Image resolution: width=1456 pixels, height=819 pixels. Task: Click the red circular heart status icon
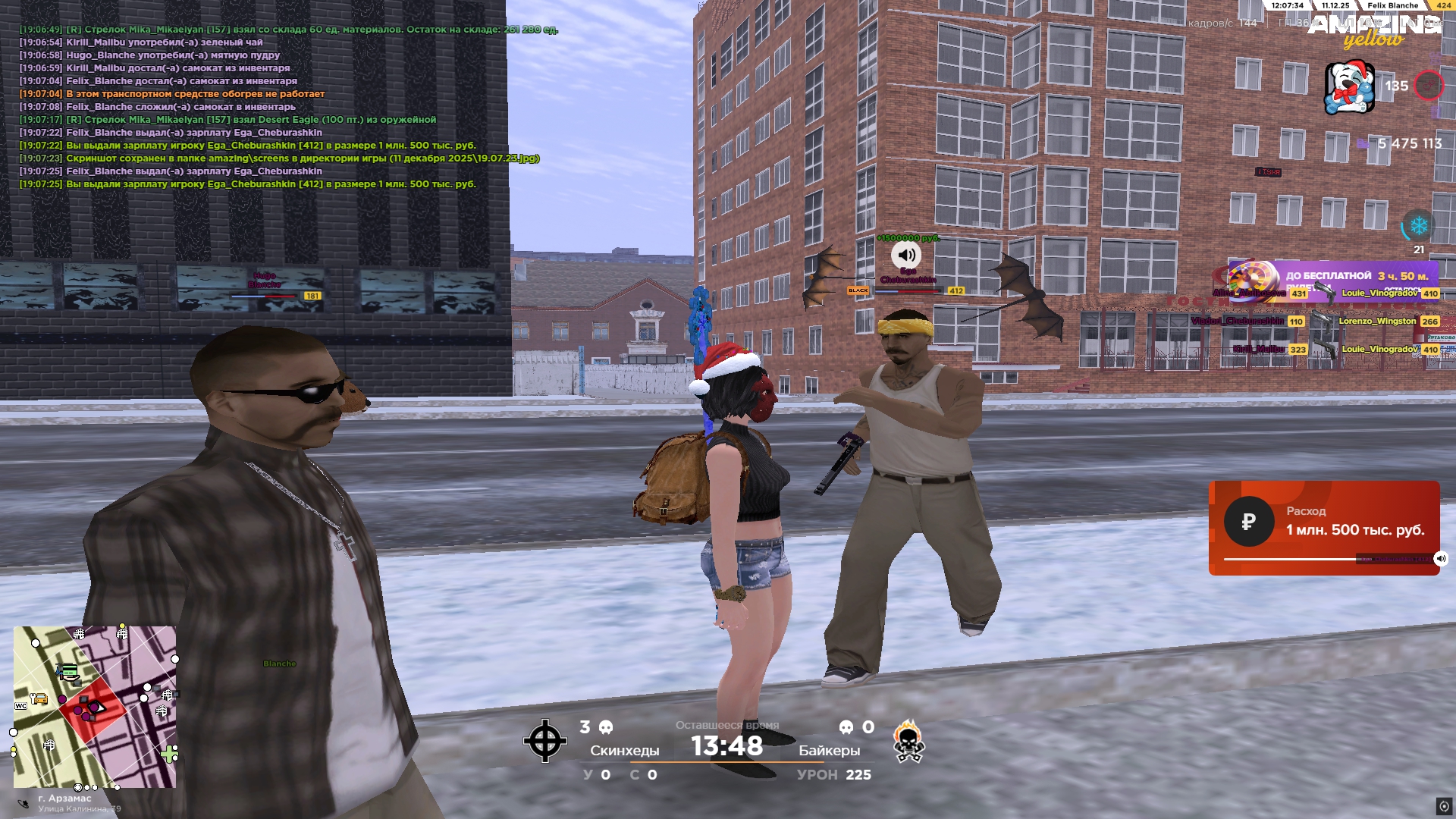[x=1429, y=86]
